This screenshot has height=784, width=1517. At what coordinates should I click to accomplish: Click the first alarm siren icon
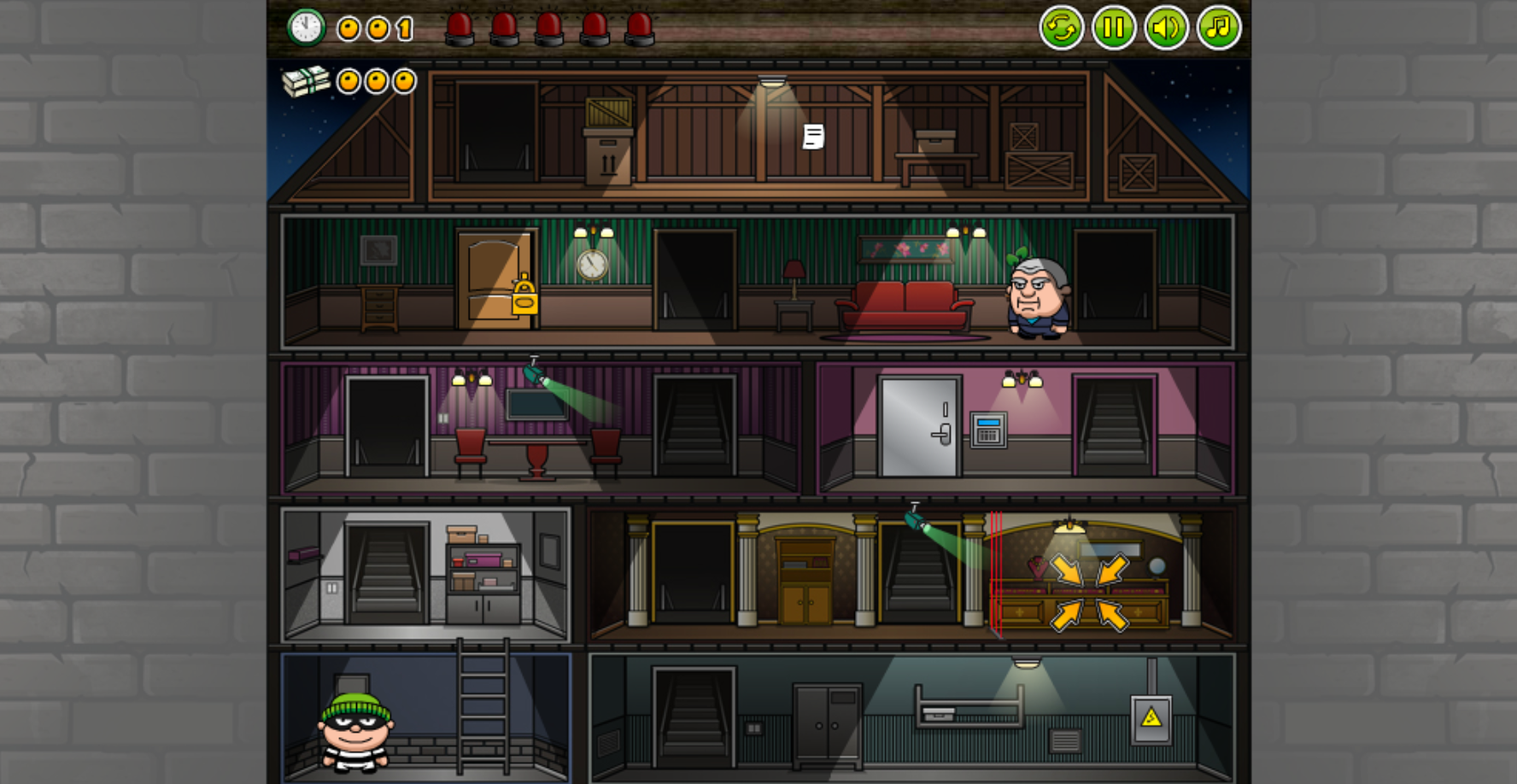coord(461,27)
